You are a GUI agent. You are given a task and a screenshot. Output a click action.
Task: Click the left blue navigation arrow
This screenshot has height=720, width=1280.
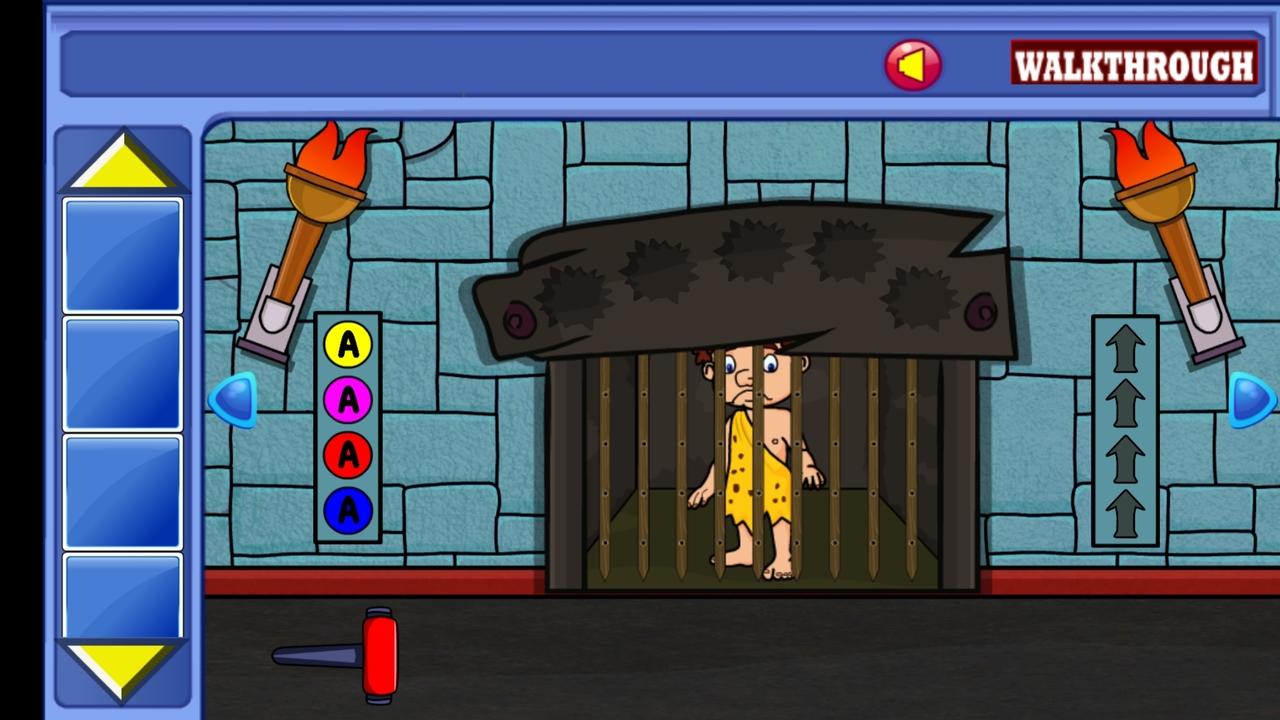tap(232, 400)
